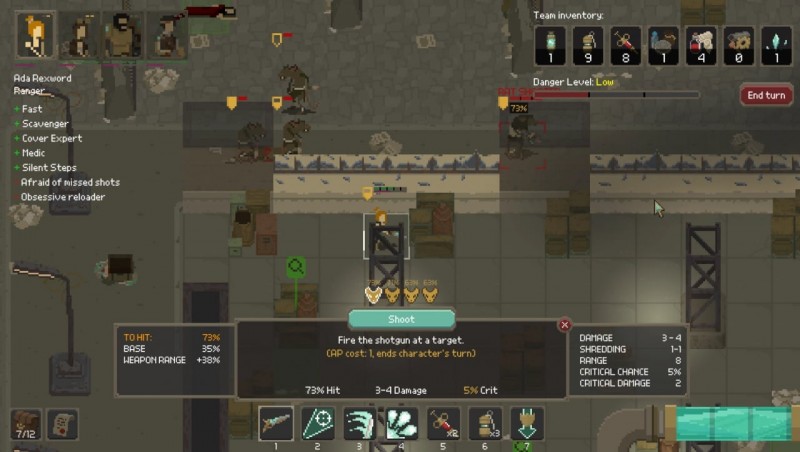Screen dimensions: 800x452
Task: Select the shotgun shoot action
Action: point(275,423)
